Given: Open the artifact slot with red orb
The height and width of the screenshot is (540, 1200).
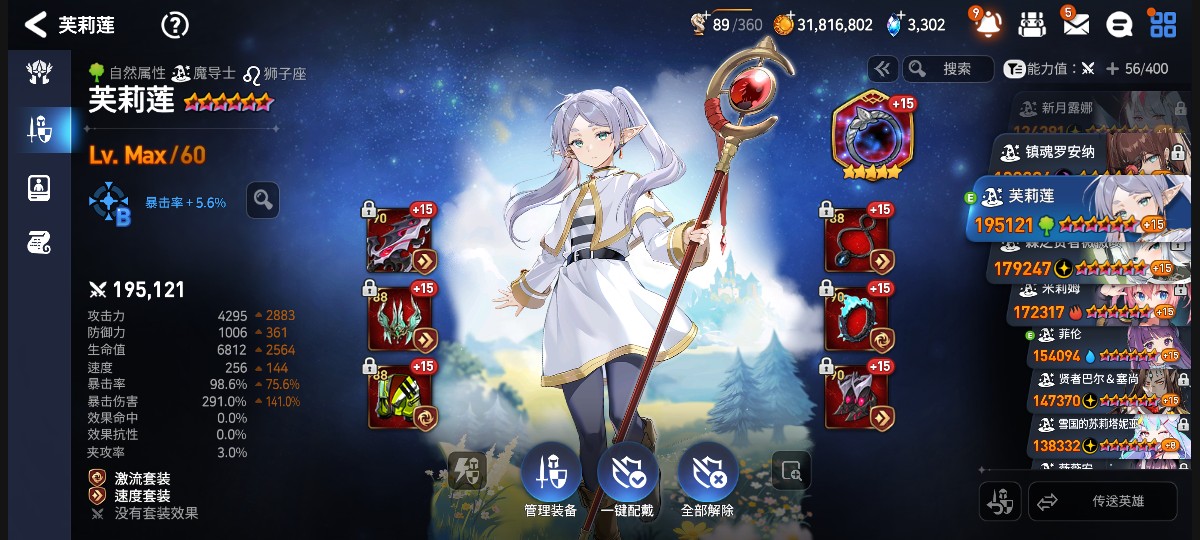Looking at the screenshot, I should [x=867, y=135].
